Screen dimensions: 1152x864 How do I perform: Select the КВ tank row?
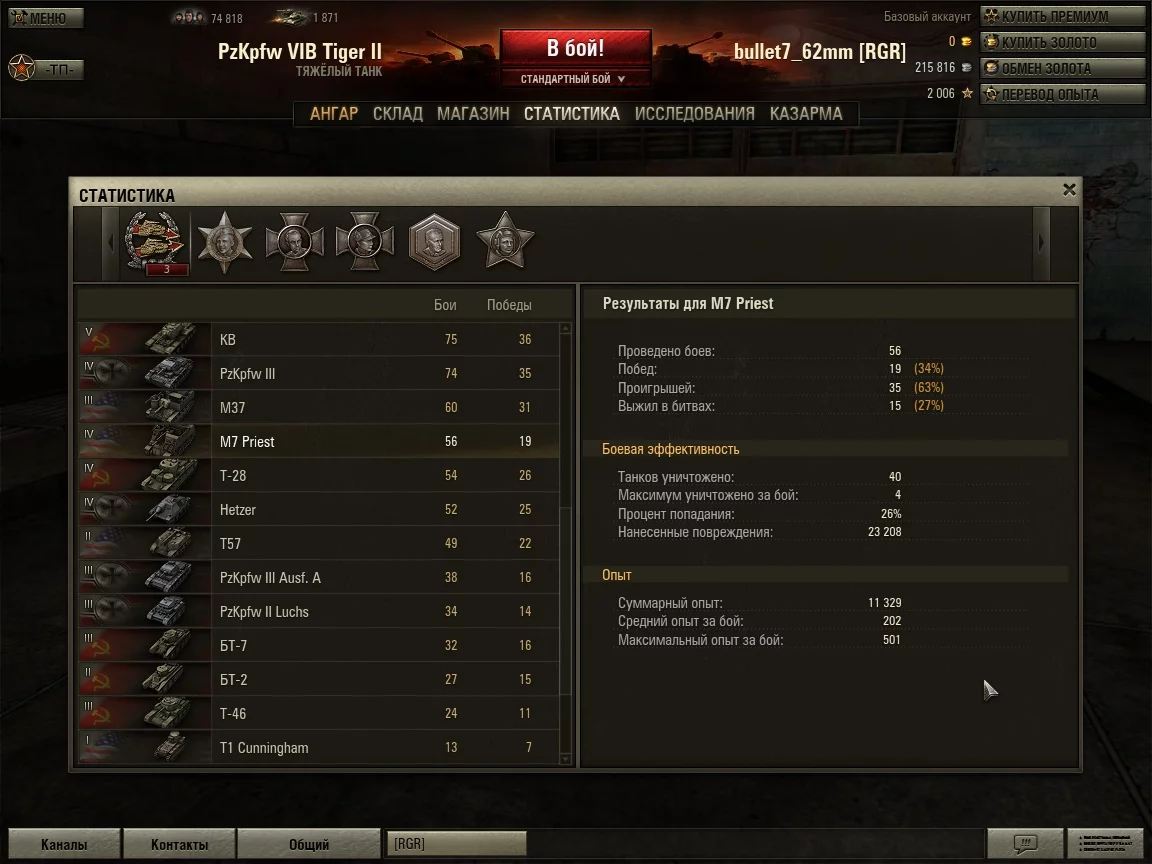[320, 340]
